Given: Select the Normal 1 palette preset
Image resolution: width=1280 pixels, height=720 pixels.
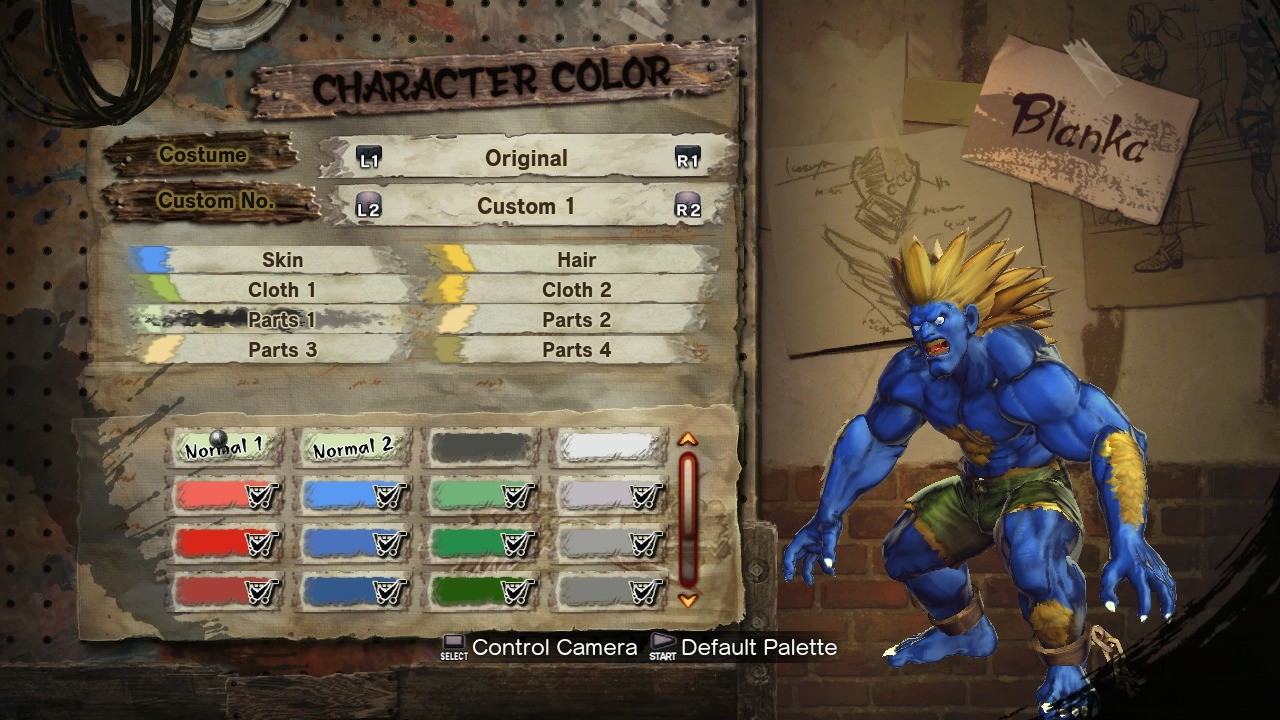Looking at the screenshot, I should click(224, 448).
